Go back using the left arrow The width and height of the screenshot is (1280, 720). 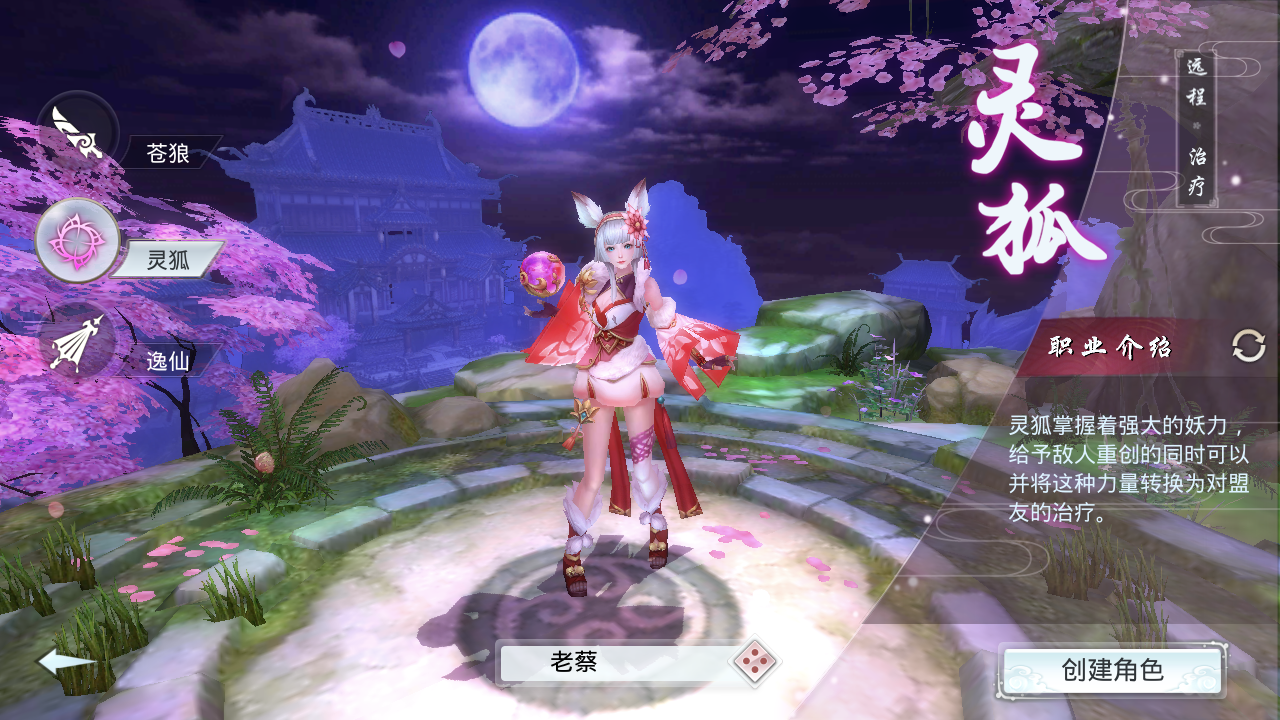(66, 661)
